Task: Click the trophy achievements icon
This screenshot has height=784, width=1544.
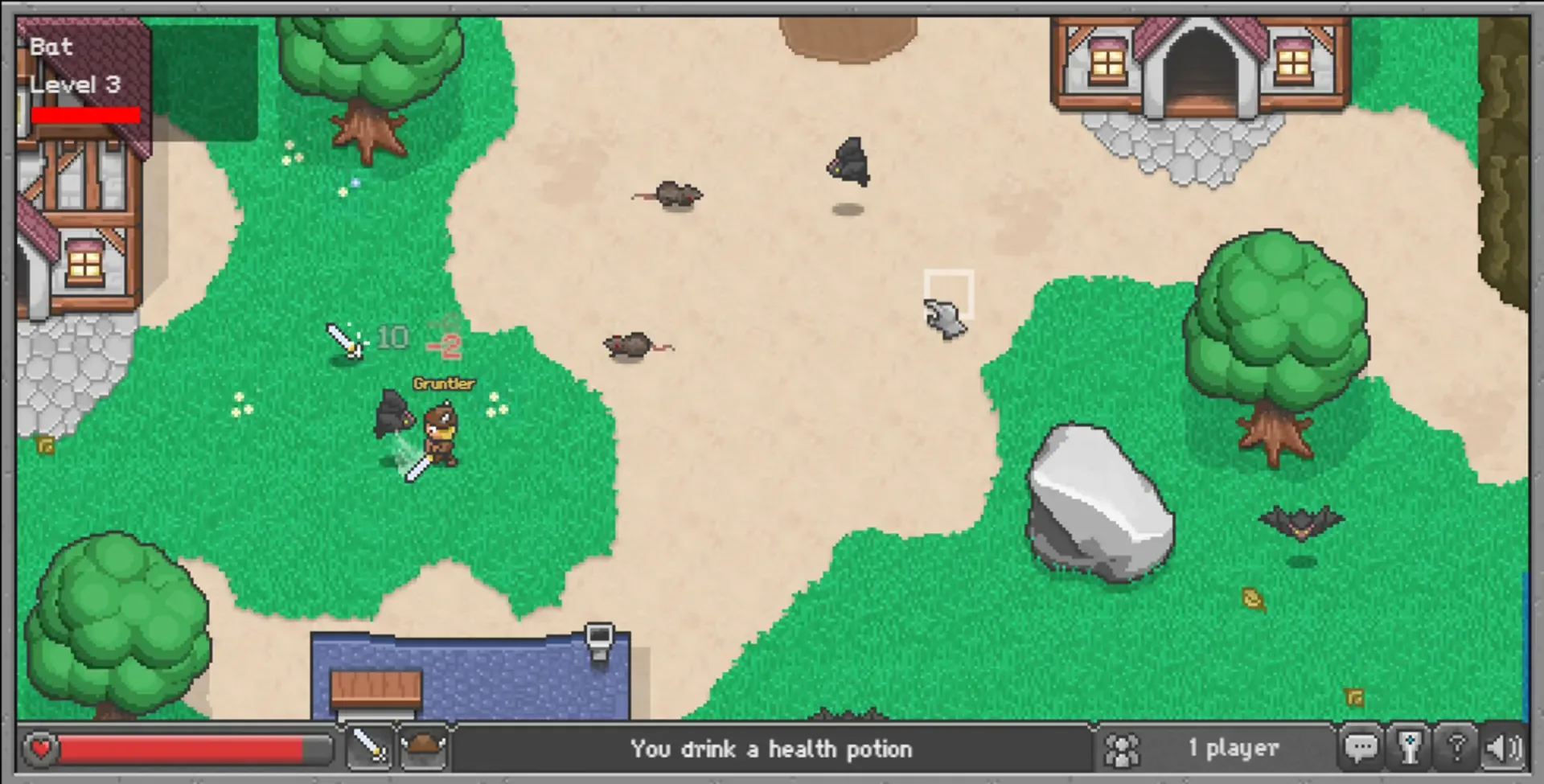Action: point(1410,747)
